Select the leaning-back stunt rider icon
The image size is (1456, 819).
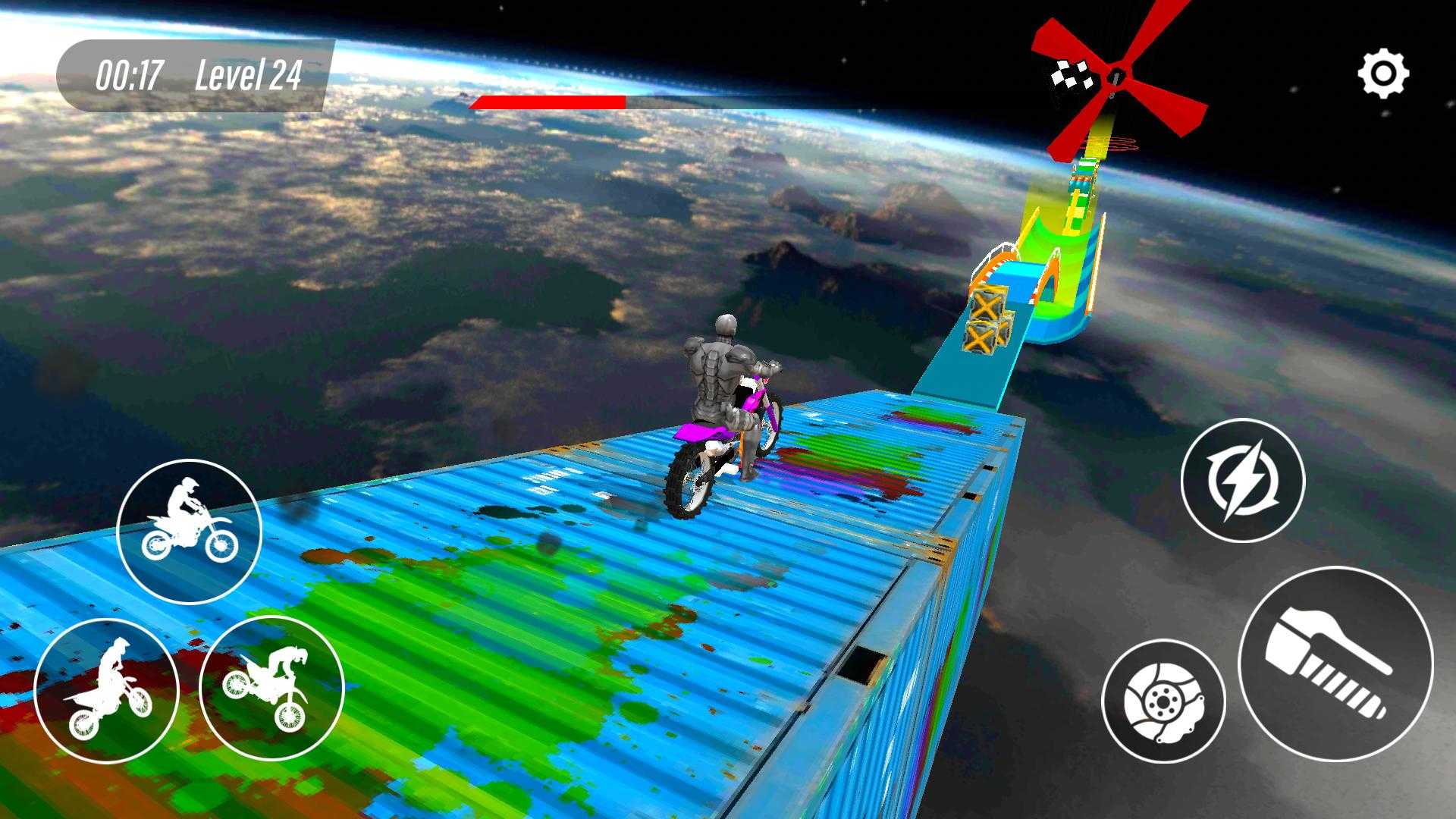[x=106, y=694]
